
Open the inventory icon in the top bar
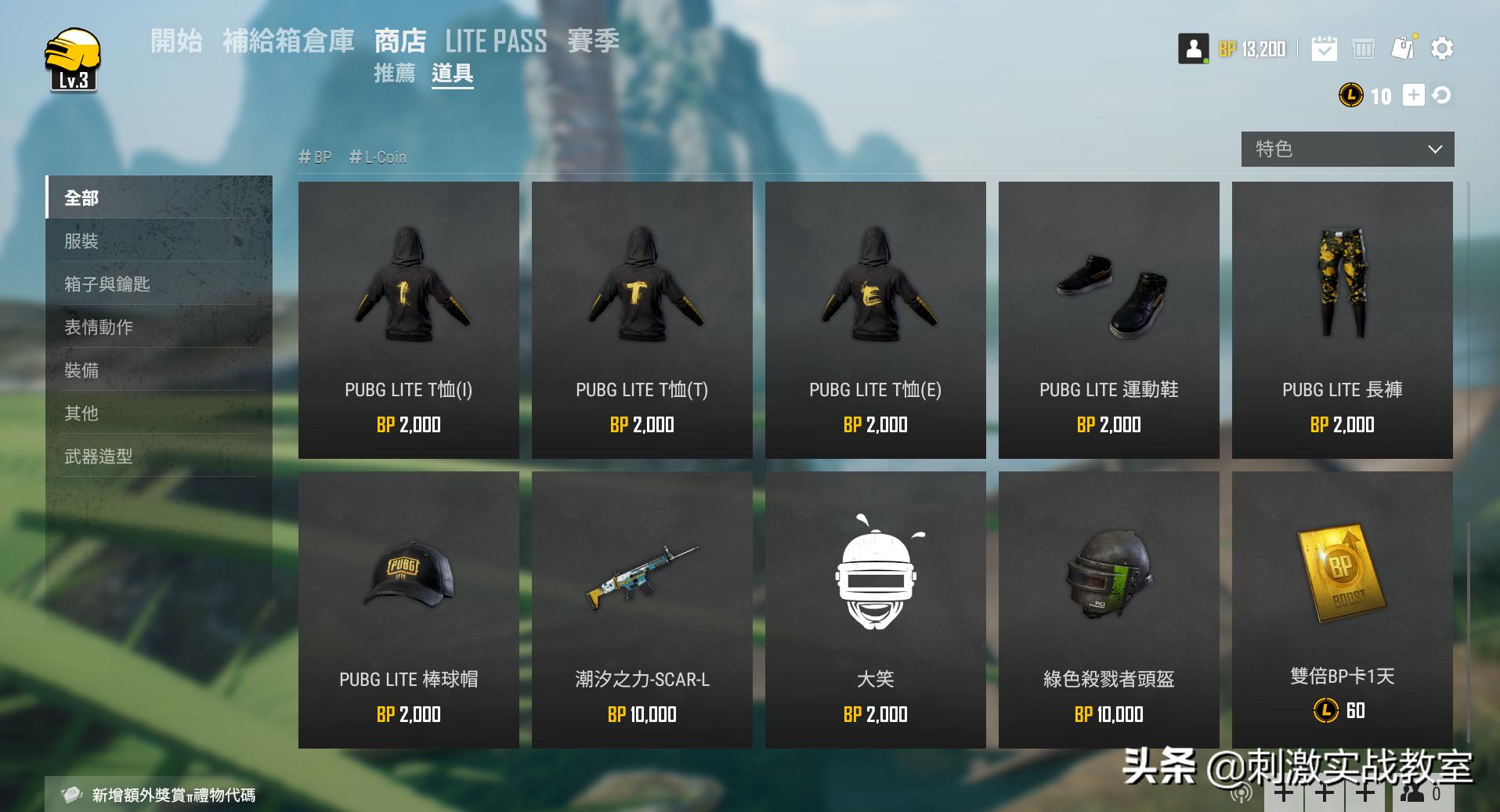tap(1364, 49)
